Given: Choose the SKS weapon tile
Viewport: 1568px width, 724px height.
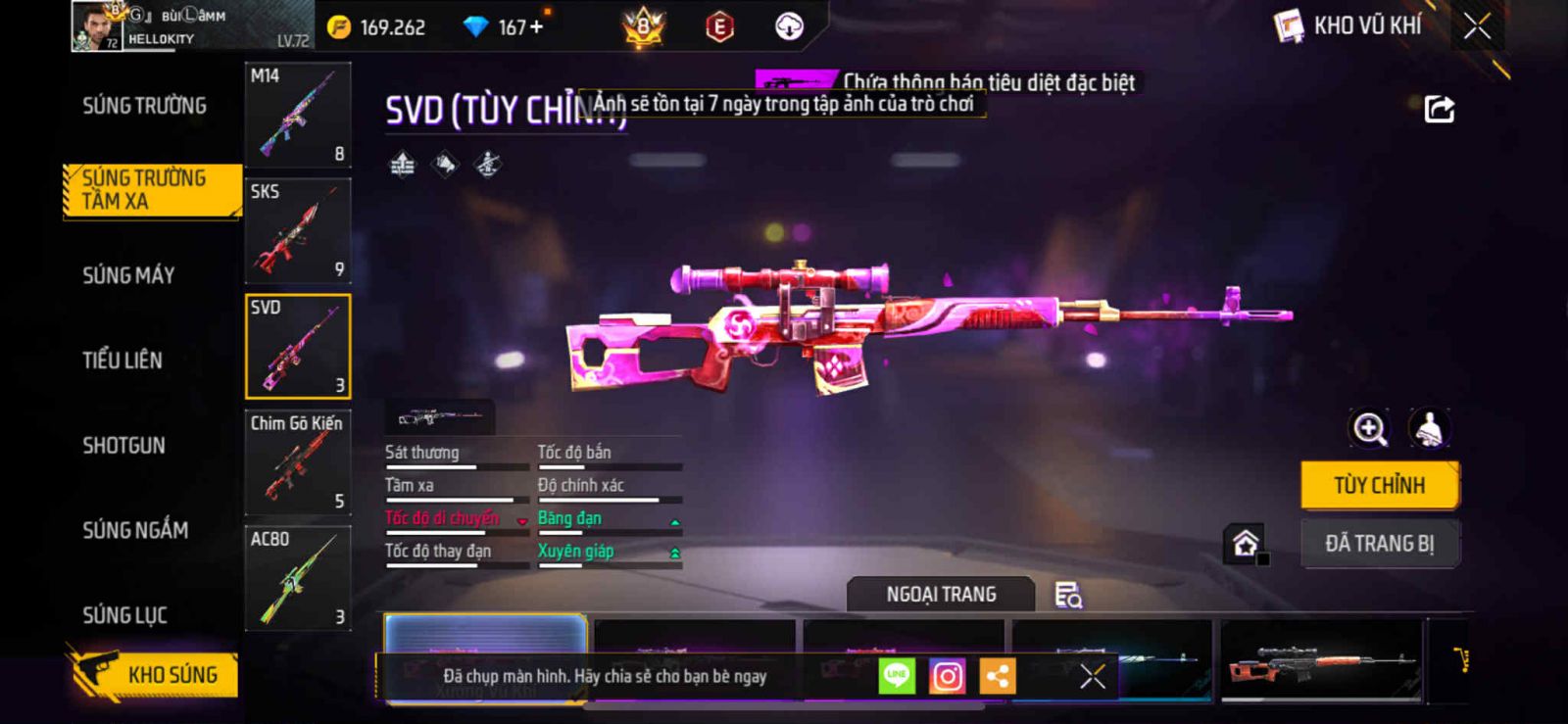Looking at the screenshot, I should [298, 230].
